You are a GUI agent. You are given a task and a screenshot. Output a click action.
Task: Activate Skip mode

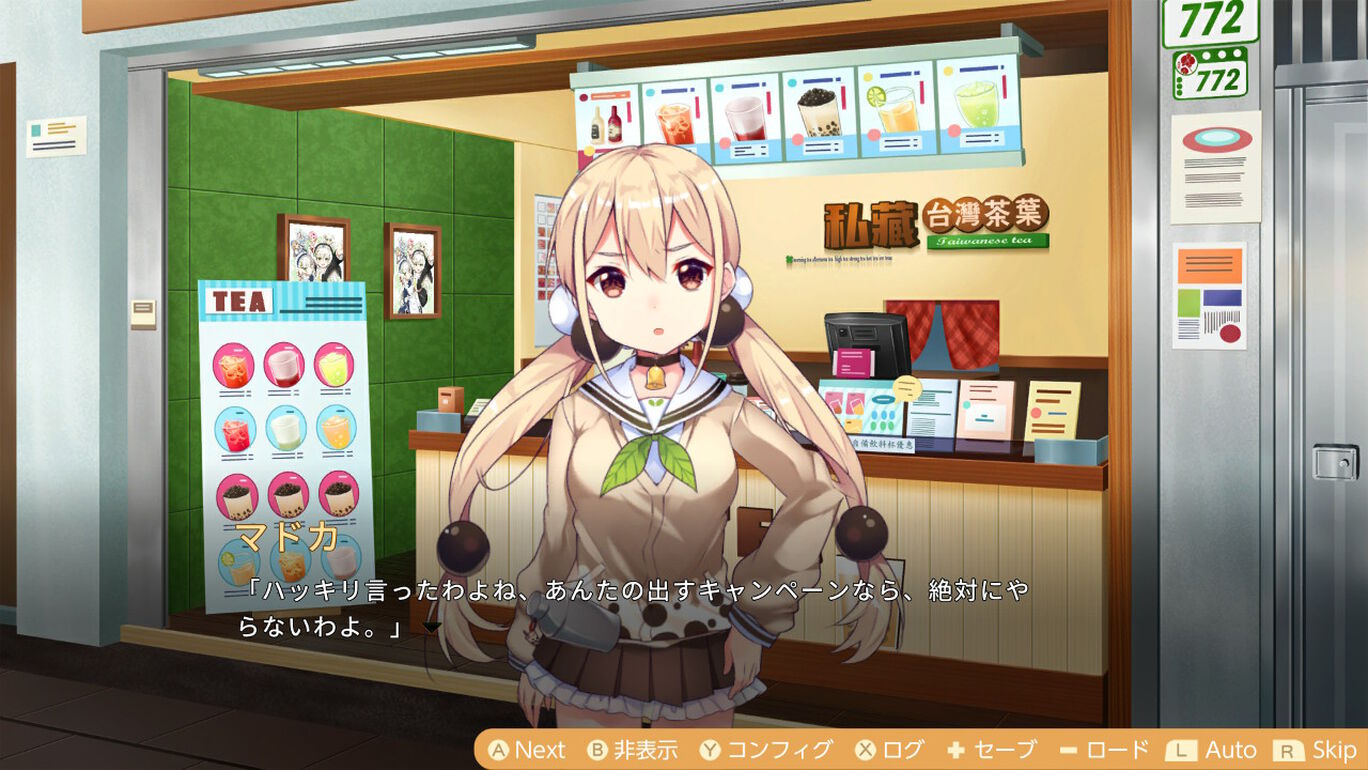(1334, 749)
